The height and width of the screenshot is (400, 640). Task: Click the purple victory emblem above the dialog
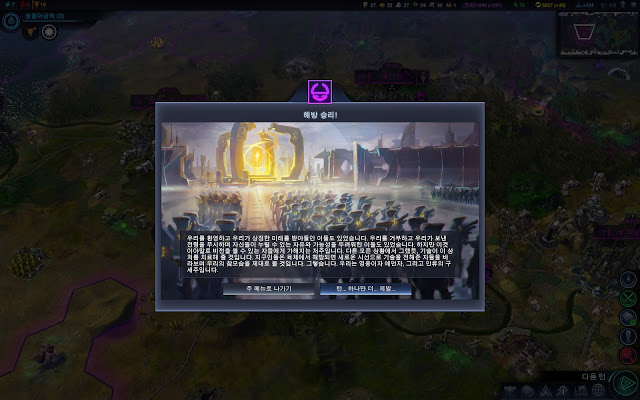point(320,91)
